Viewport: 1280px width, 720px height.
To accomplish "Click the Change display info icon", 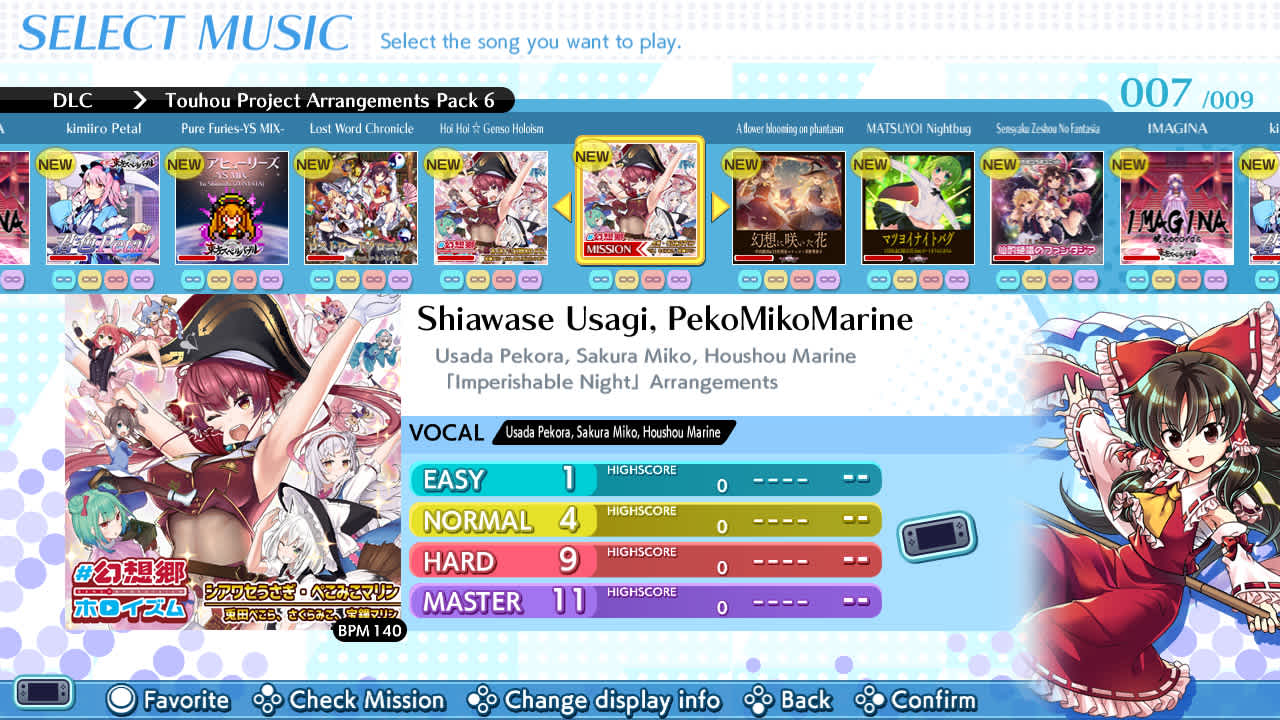I will (x=482, y=701).
